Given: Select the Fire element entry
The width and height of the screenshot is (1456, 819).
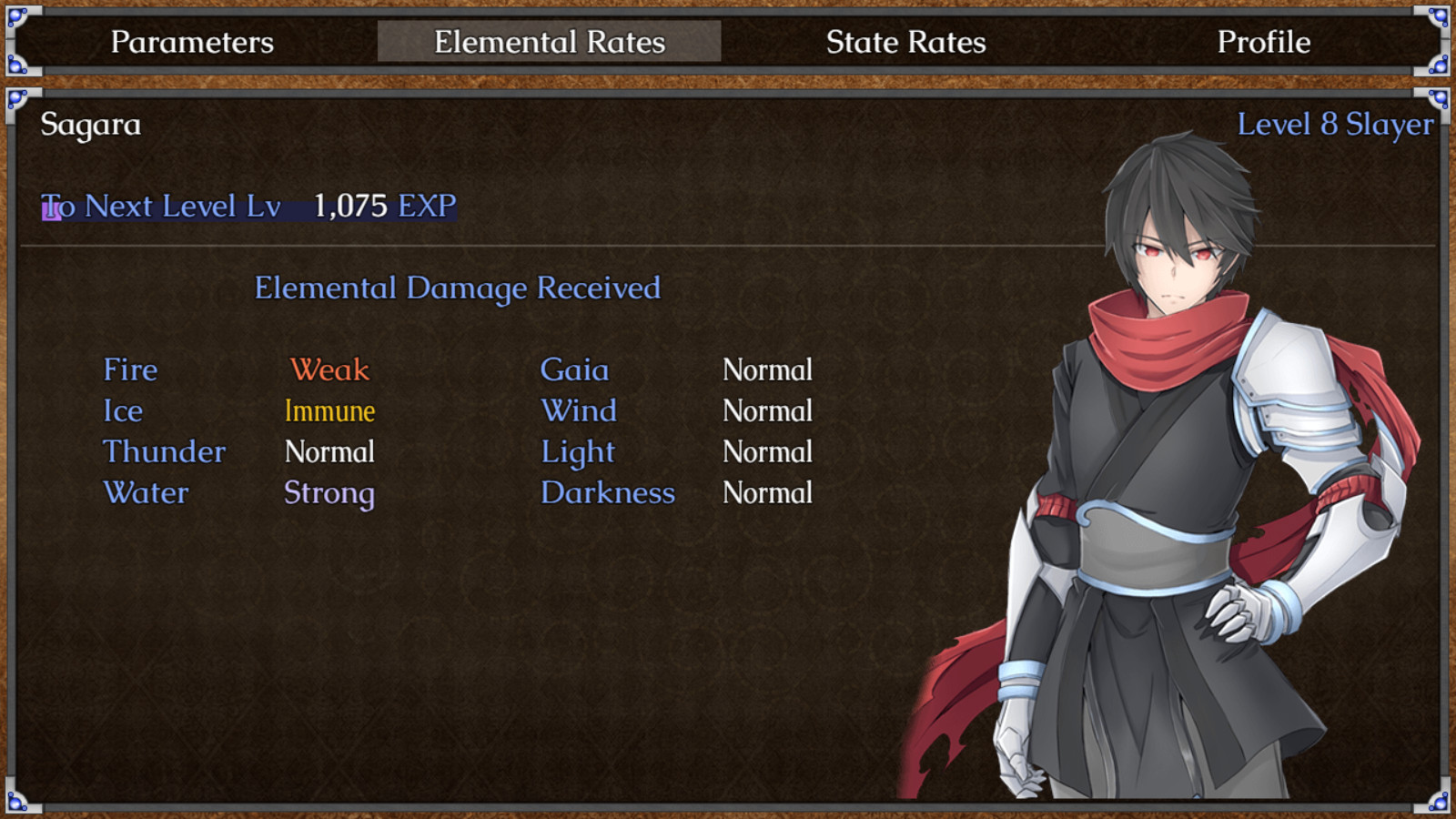Looking at the screenshot, I should point(130,370).
